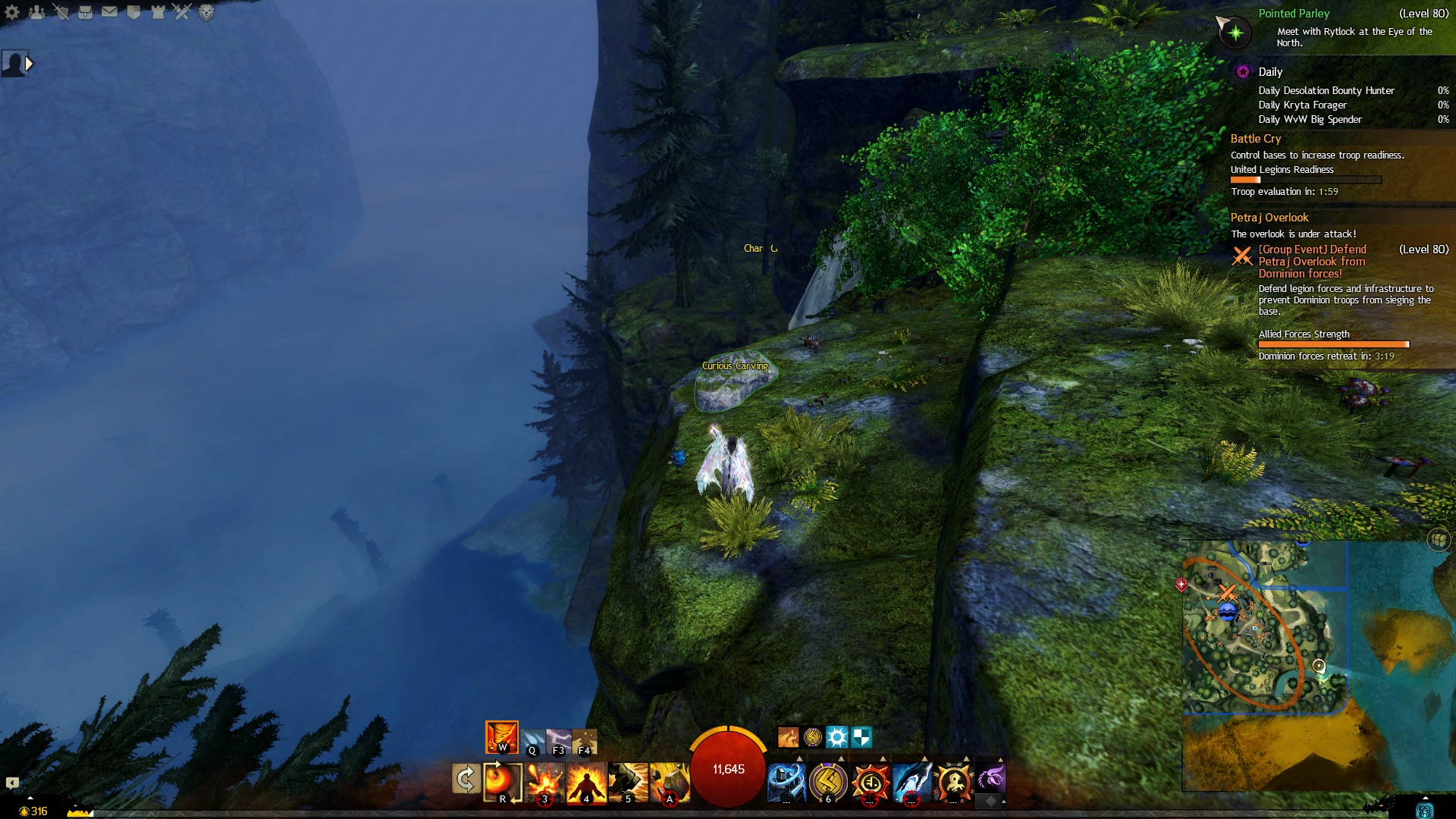Open the mail envelope icon
This screenshot has height=819, width=1456.
(x=109, y=12)
